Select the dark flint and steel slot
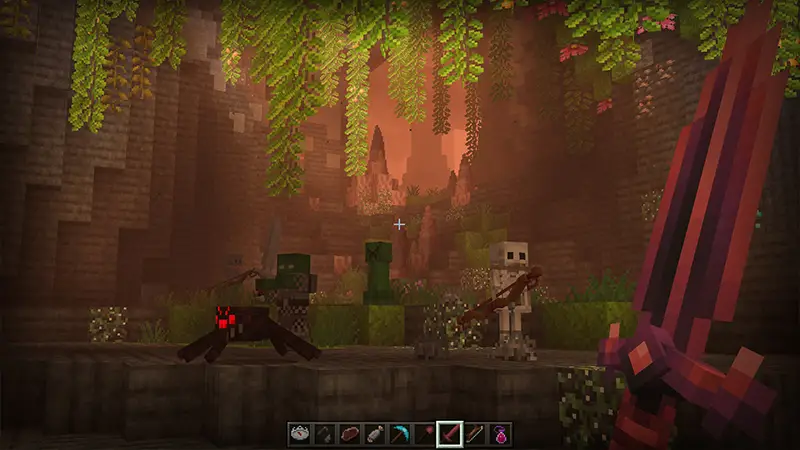The image size is (800, 450). click(x=325, y=433)
